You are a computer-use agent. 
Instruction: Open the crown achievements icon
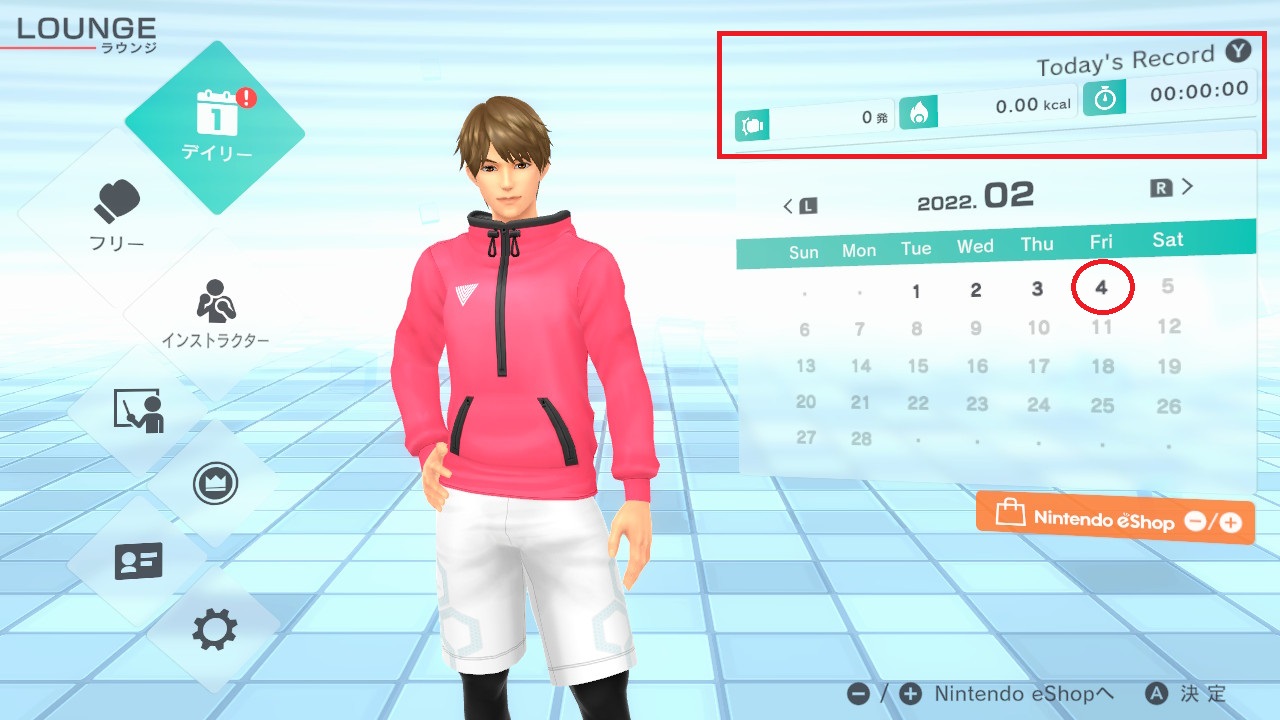click(215, 482)
